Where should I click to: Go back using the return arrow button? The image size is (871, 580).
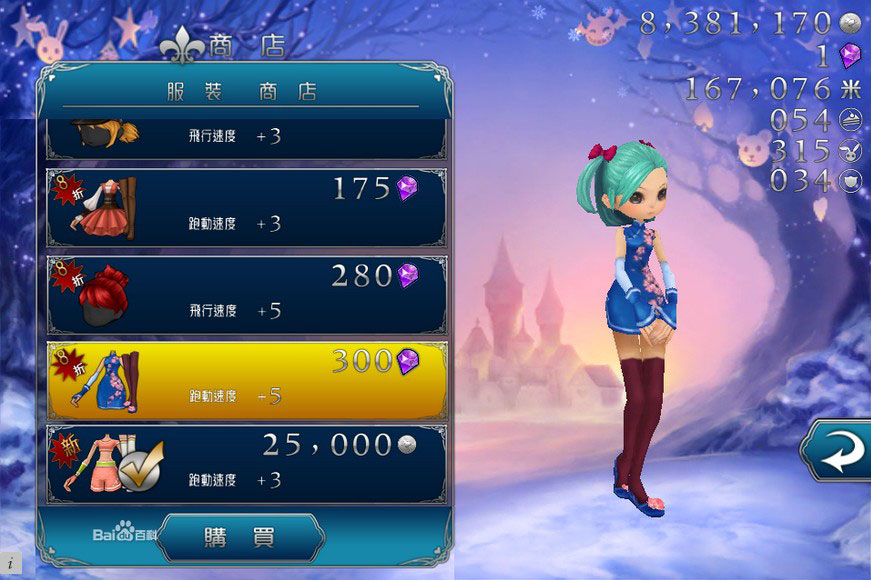(x=836, y=453)
